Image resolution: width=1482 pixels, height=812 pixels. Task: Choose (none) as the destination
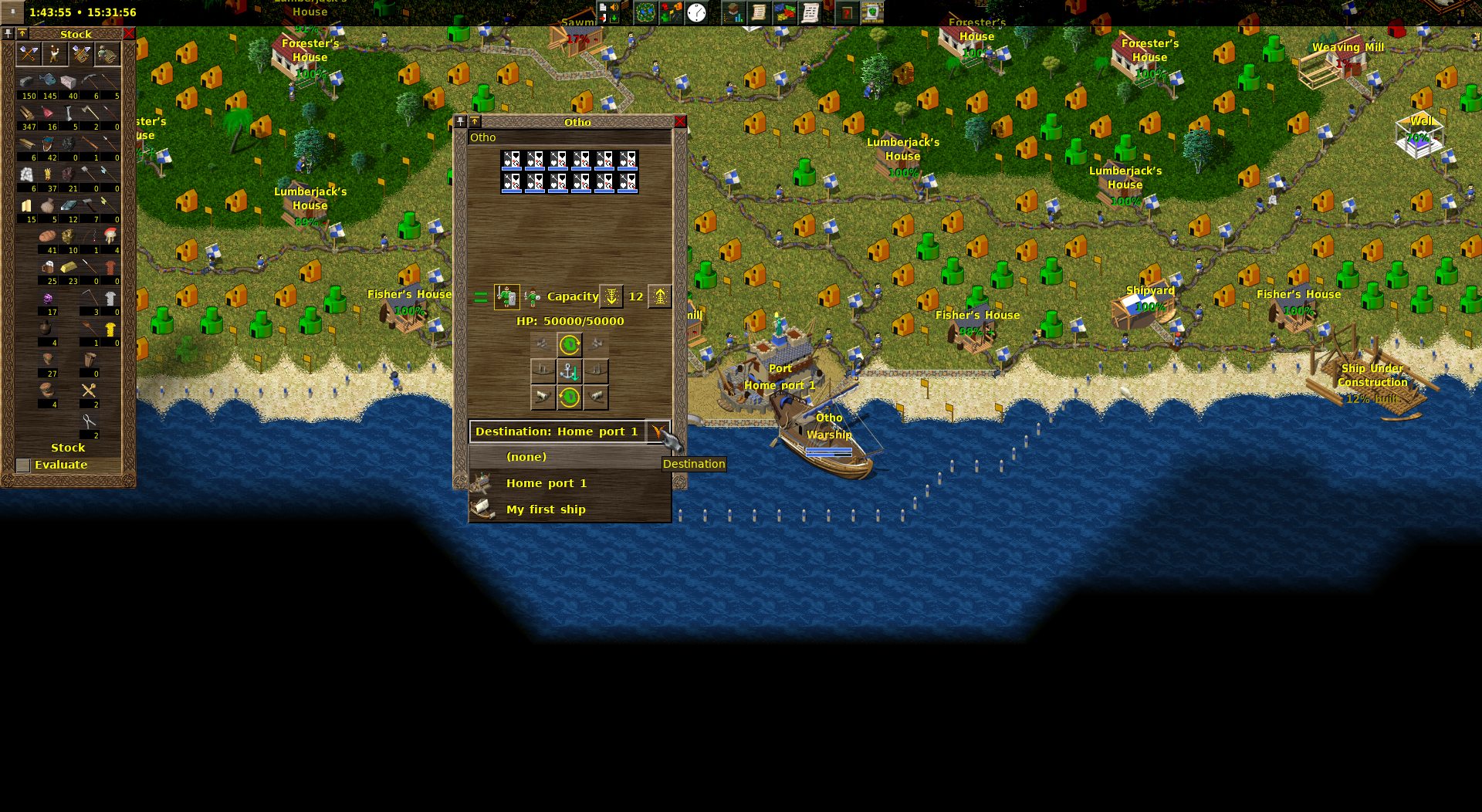pyautogui.click(x=526, y=457)
